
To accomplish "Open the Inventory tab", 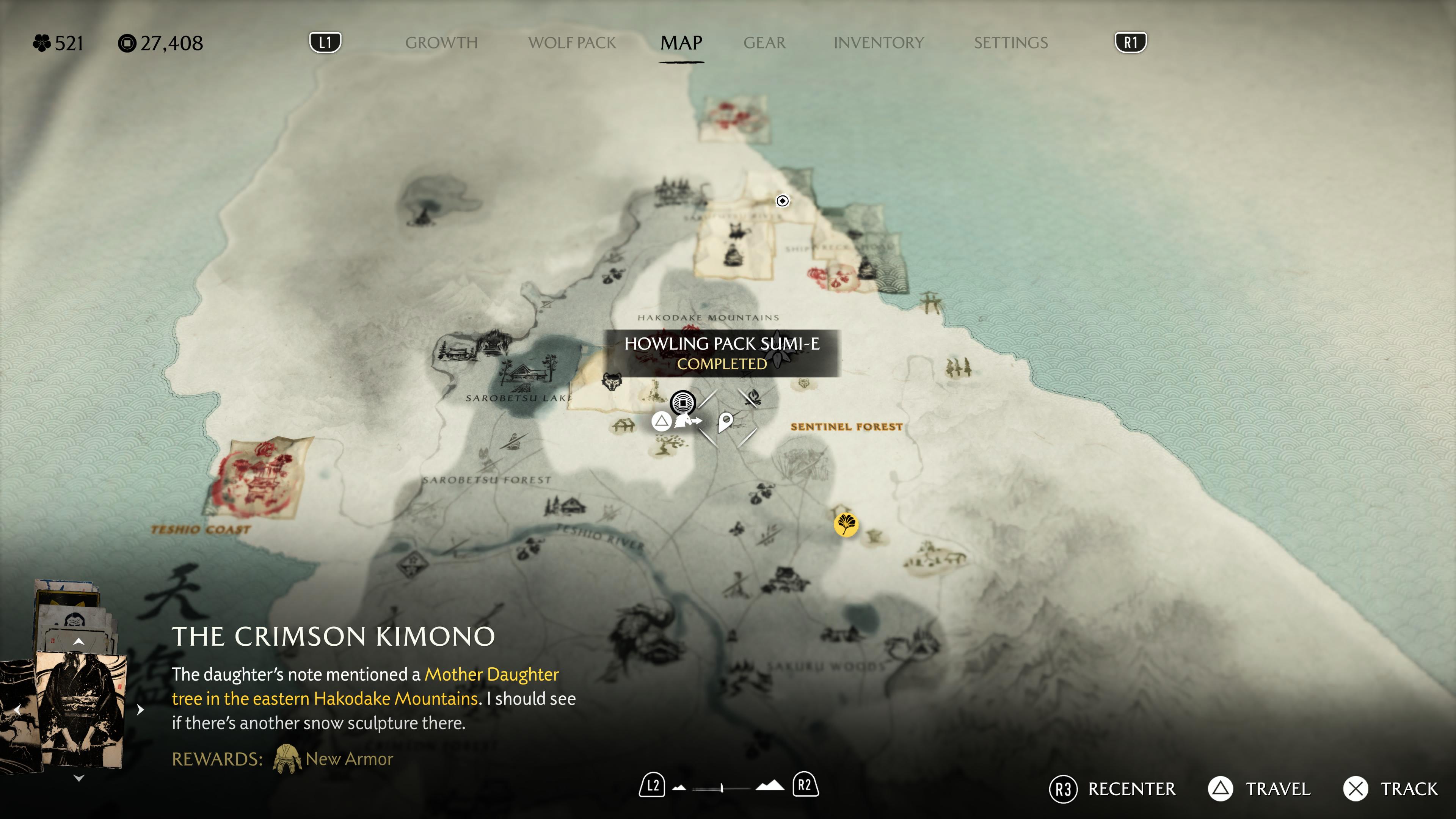I will pyautogui.click(x=879, y=43).
